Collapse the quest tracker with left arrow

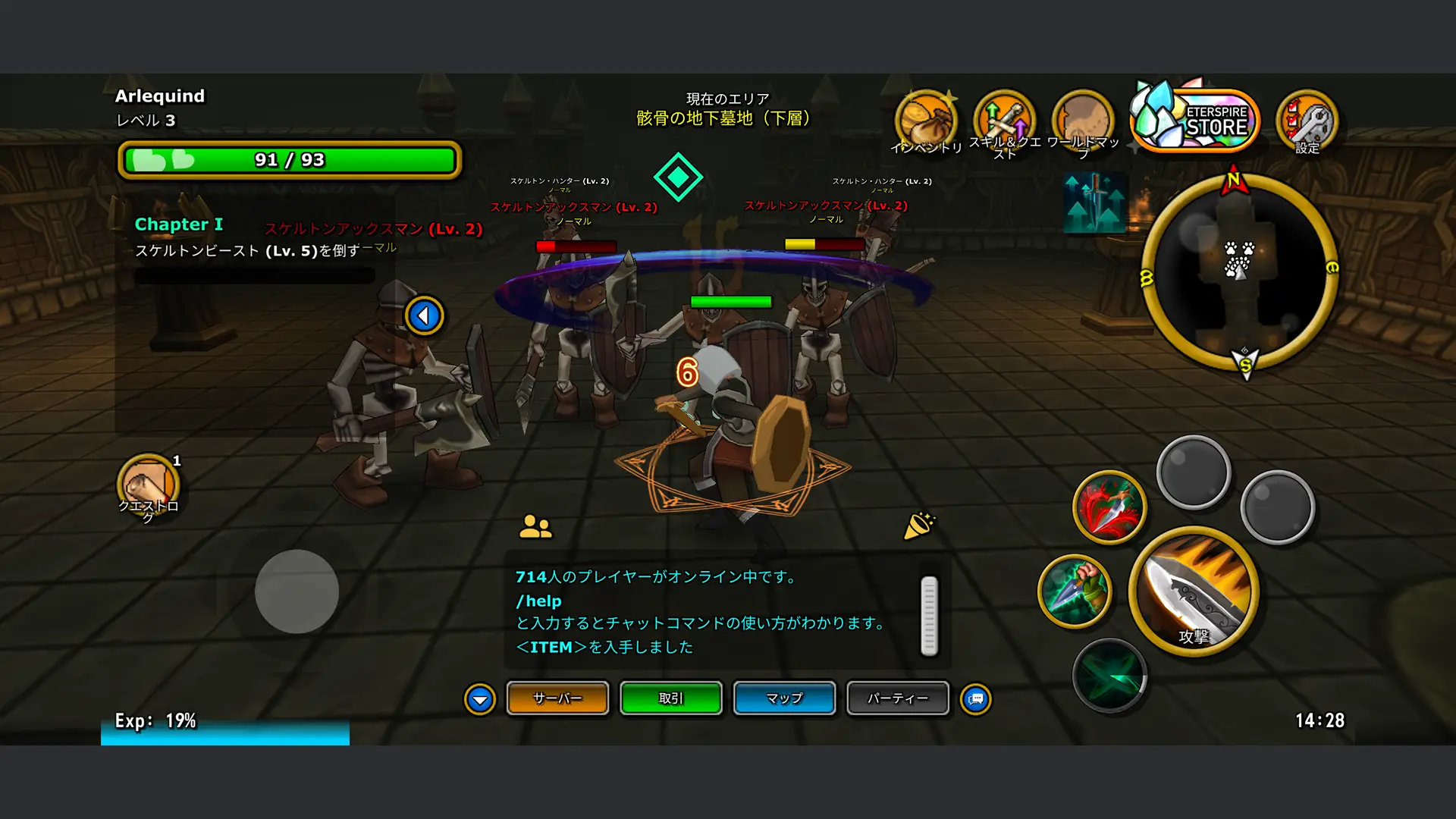[x=424, y=315]
